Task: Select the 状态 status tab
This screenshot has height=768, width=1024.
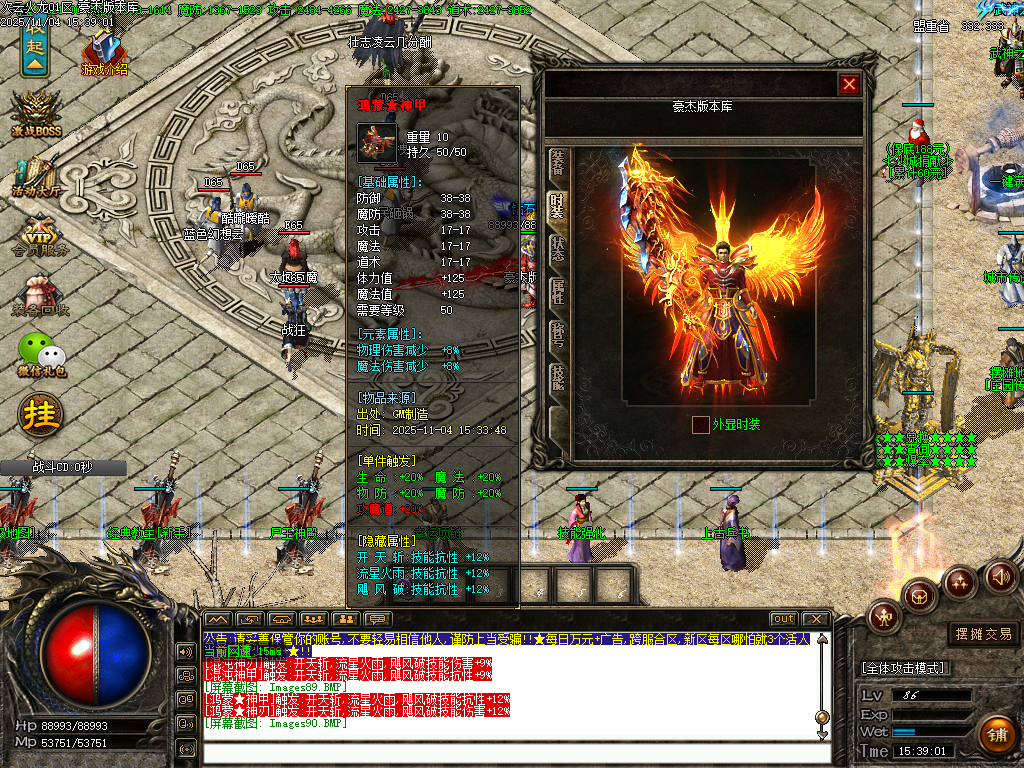Action: (x=558, y=249)
